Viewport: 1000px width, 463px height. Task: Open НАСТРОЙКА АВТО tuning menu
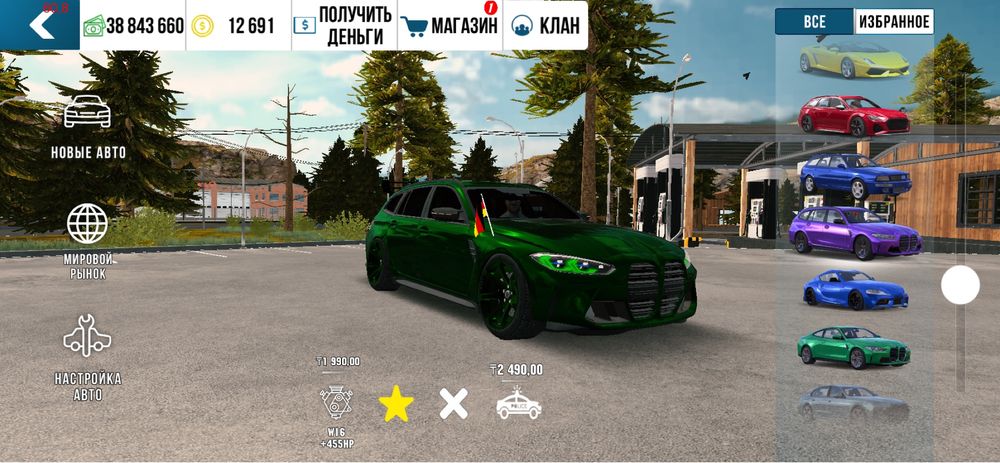88,357
